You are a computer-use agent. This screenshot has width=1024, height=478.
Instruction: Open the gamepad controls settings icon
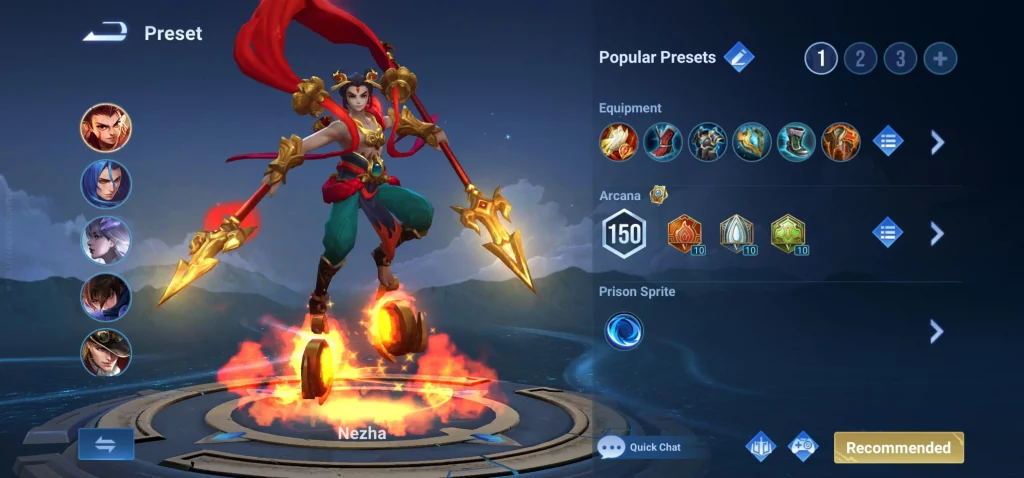[x=803, y=447]
